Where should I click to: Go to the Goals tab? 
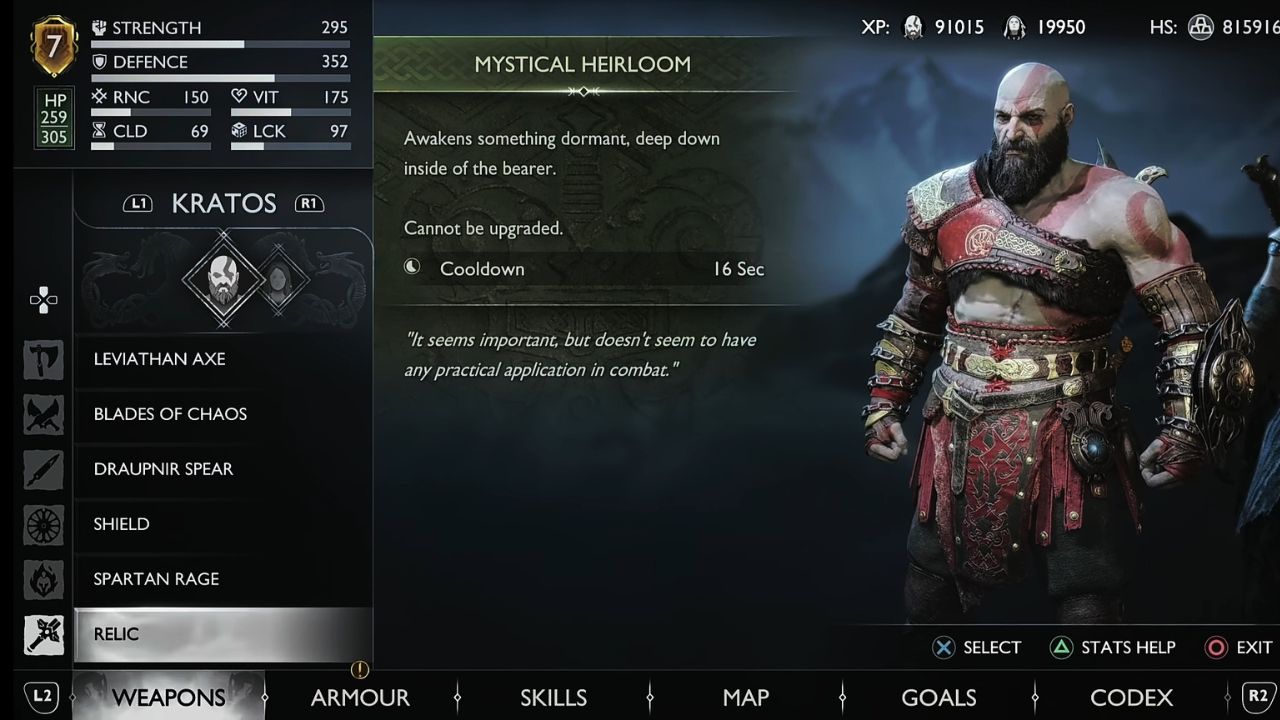point(938,697)
